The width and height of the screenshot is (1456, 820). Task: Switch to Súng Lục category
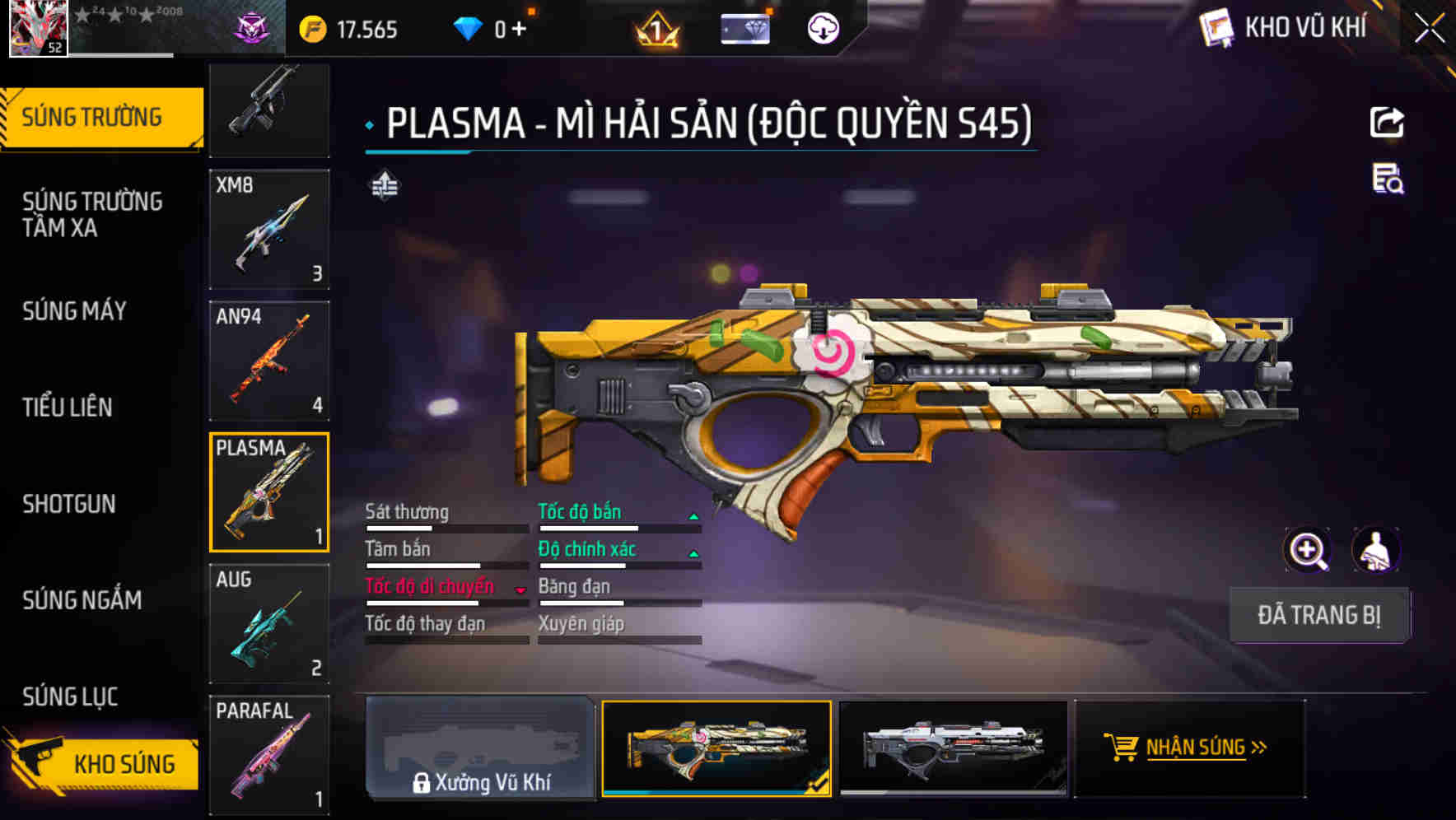[x=70, y=697]
